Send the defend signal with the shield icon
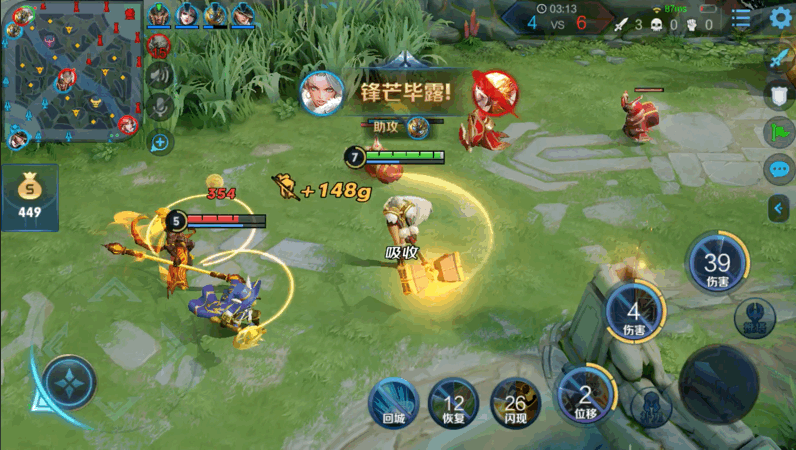This screenshot has width=796, height=450. tap(780, 95)
